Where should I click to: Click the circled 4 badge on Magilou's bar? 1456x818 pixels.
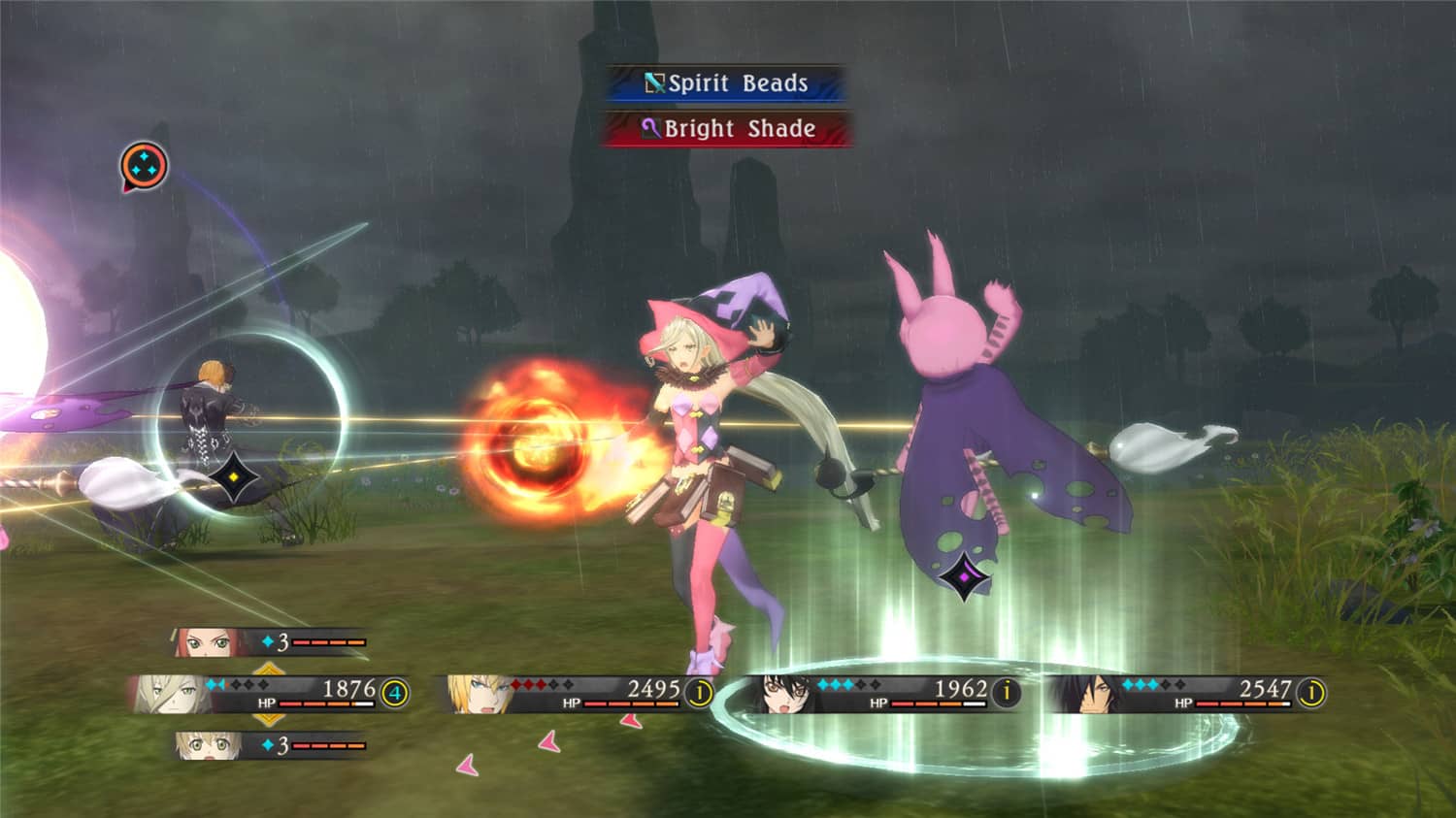[x=394, y=693]
